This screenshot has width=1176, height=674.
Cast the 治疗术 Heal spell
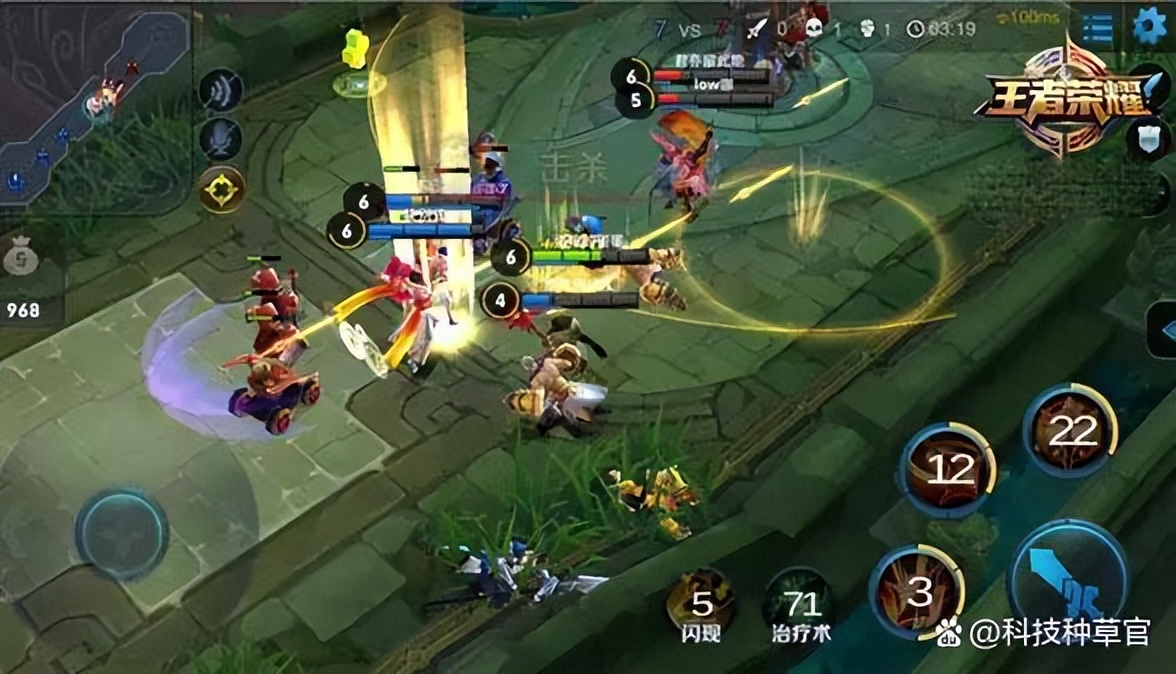tap(800, 602)
